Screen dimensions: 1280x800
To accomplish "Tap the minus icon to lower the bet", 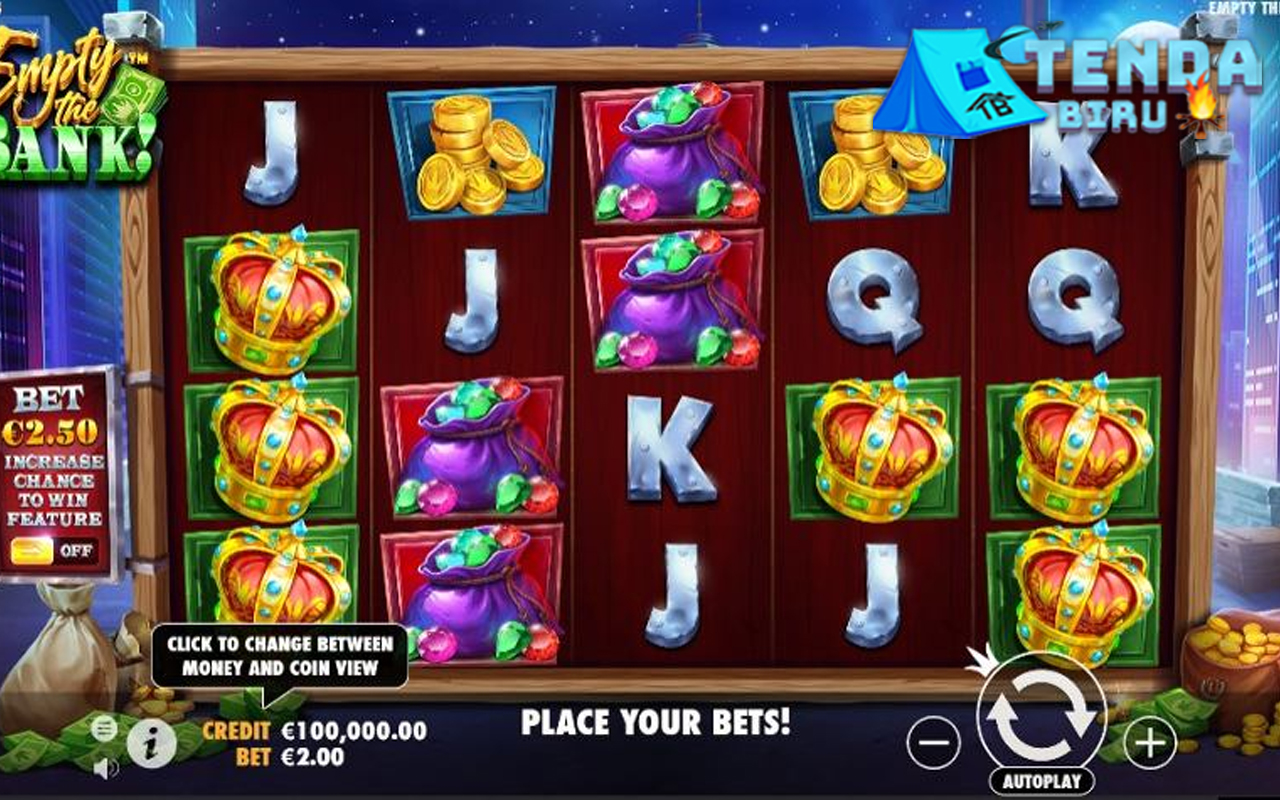I will pos(935,740).
